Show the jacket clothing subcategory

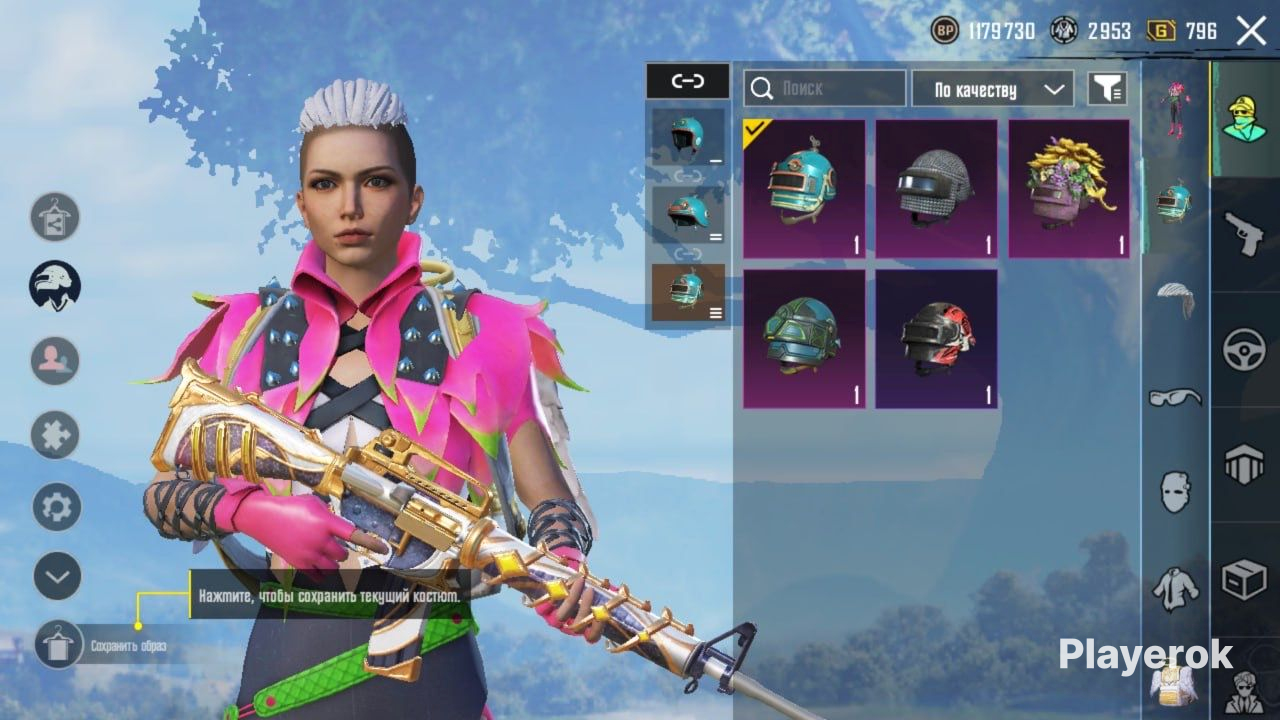point(1175,588)
